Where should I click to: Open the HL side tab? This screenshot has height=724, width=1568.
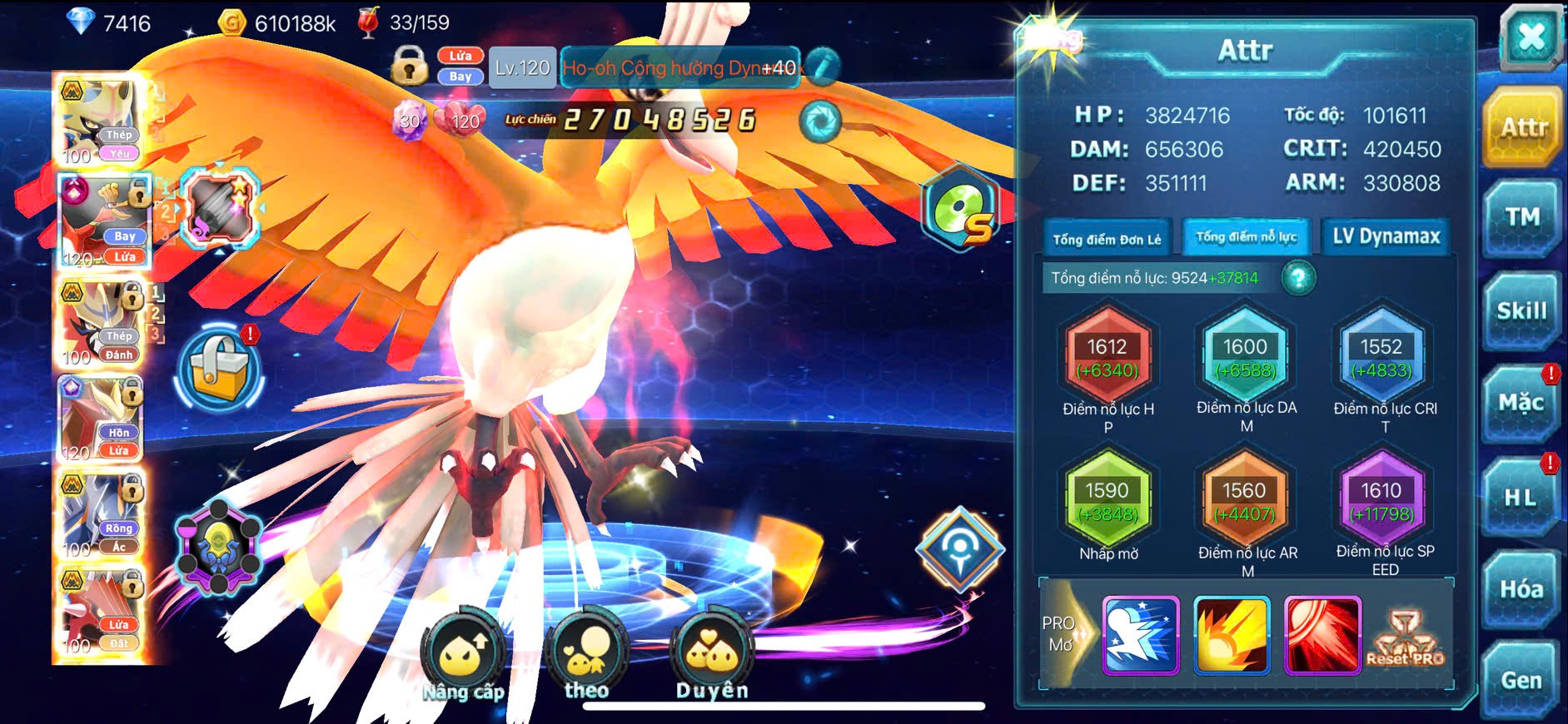coord(1521,498)
